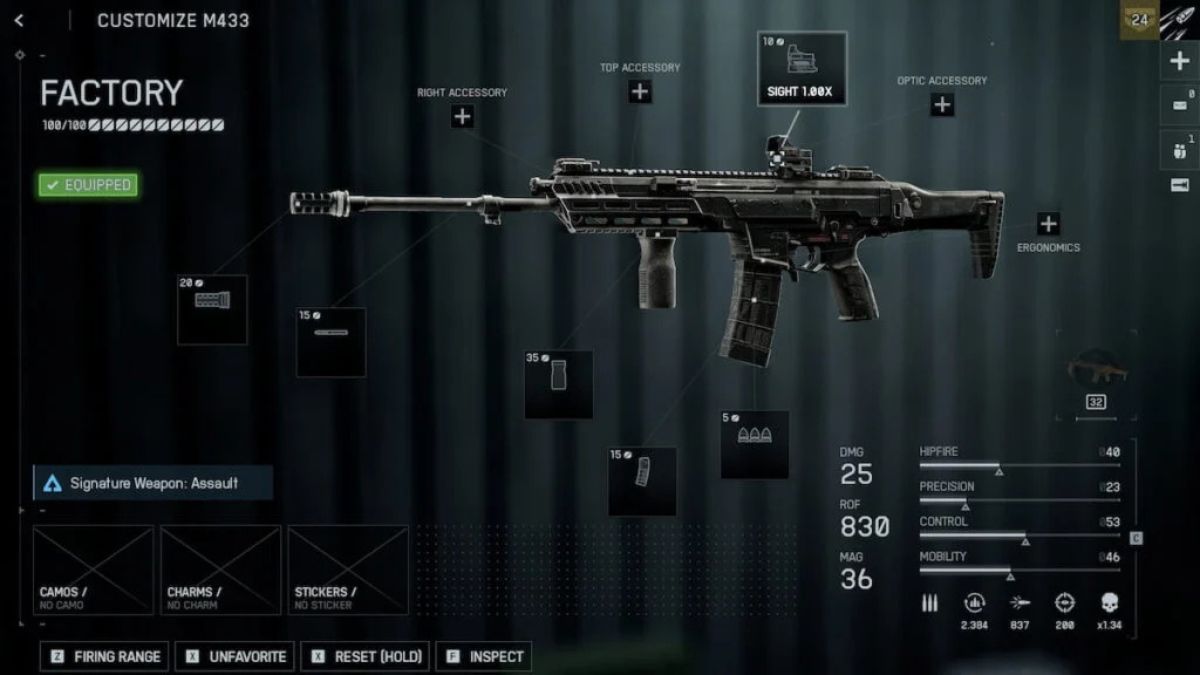Click the Unfavorite button
1200x675 pixels.
(x=235, y=656)
